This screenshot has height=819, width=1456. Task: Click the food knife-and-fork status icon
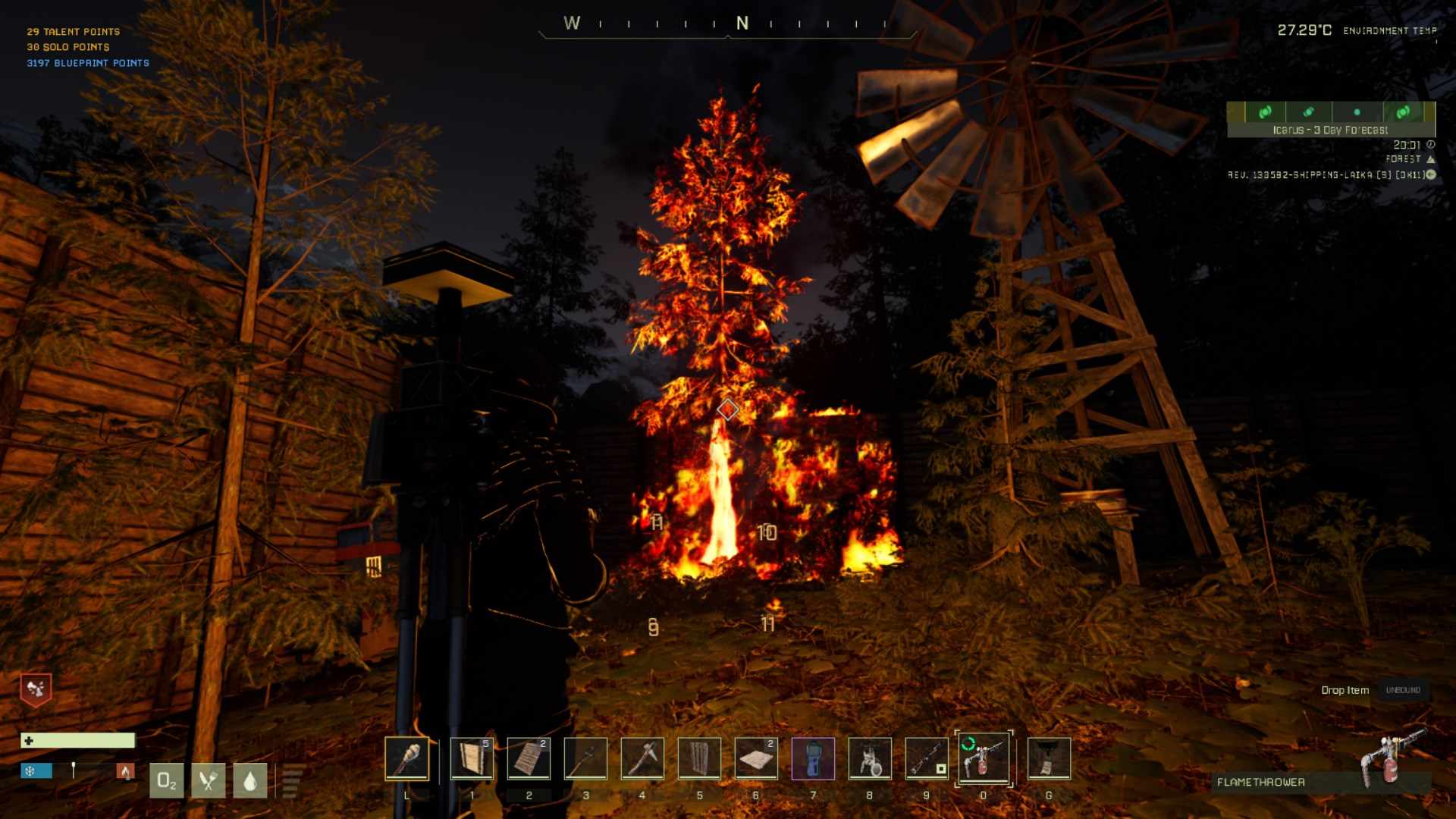(209, 780)
